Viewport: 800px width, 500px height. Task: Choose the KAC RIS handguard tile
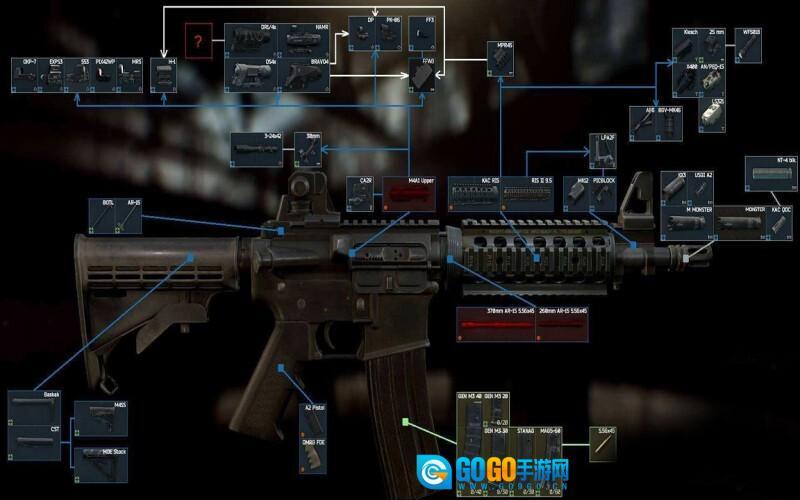pyautogui.click(x=473, y=193)
